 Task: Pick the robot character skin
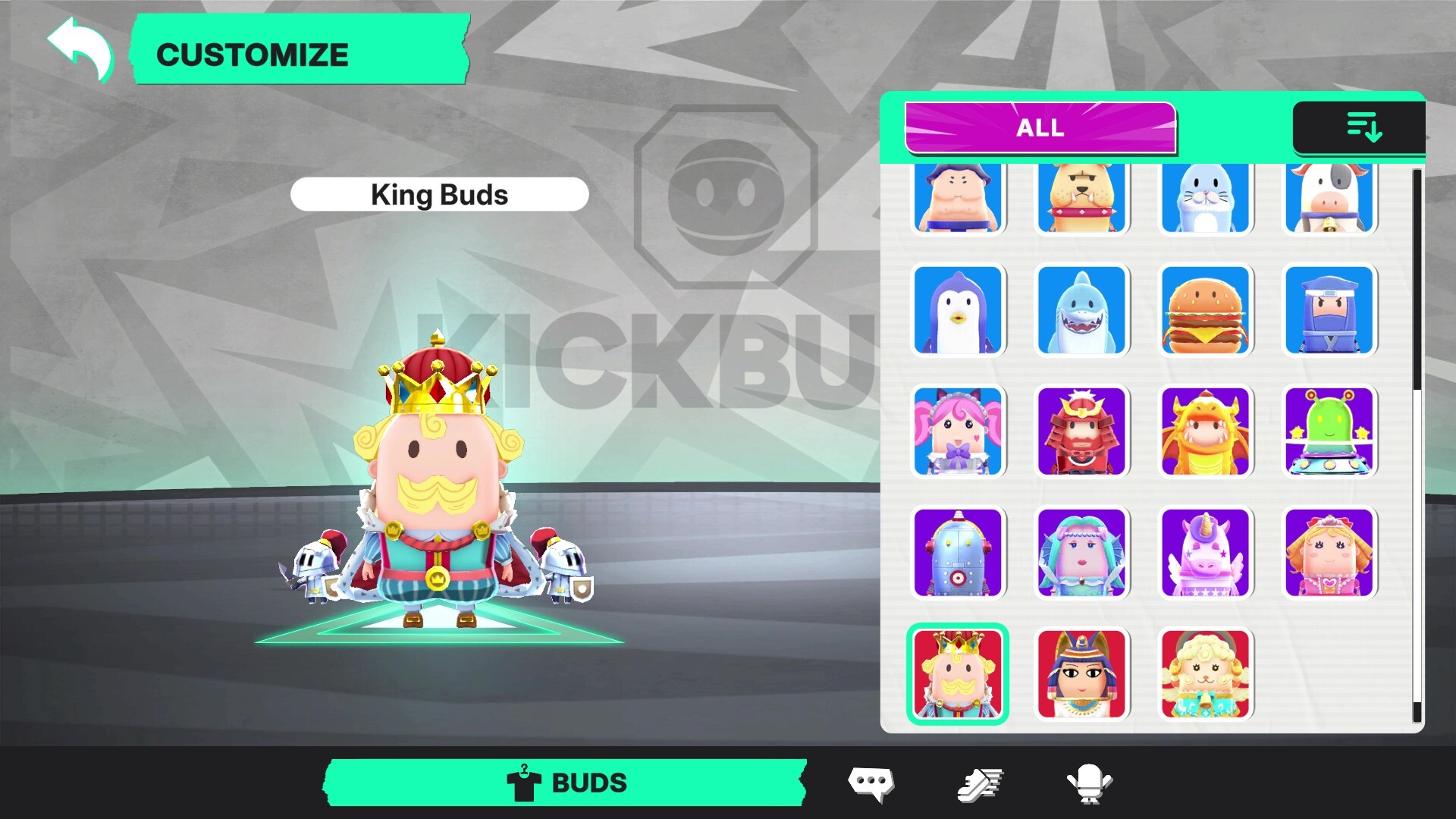958,554
